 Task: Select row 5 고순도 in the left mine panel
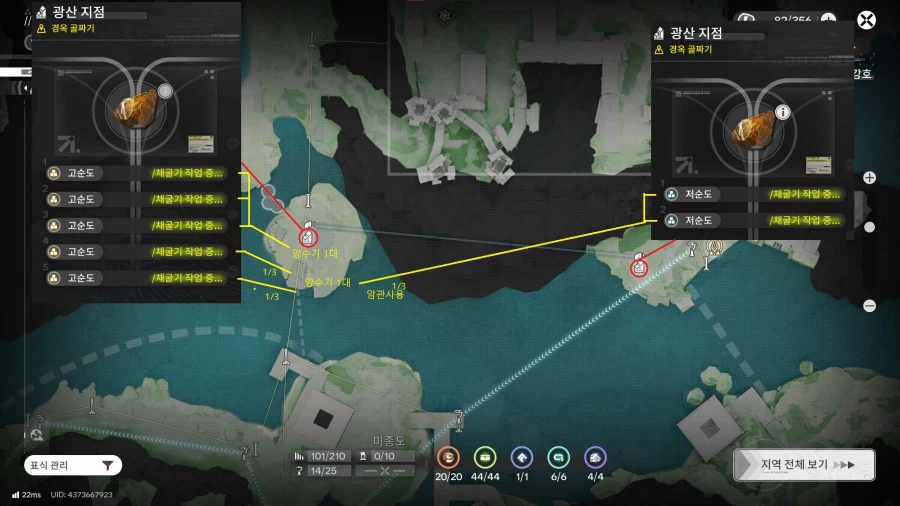click(x=135, y=278)
